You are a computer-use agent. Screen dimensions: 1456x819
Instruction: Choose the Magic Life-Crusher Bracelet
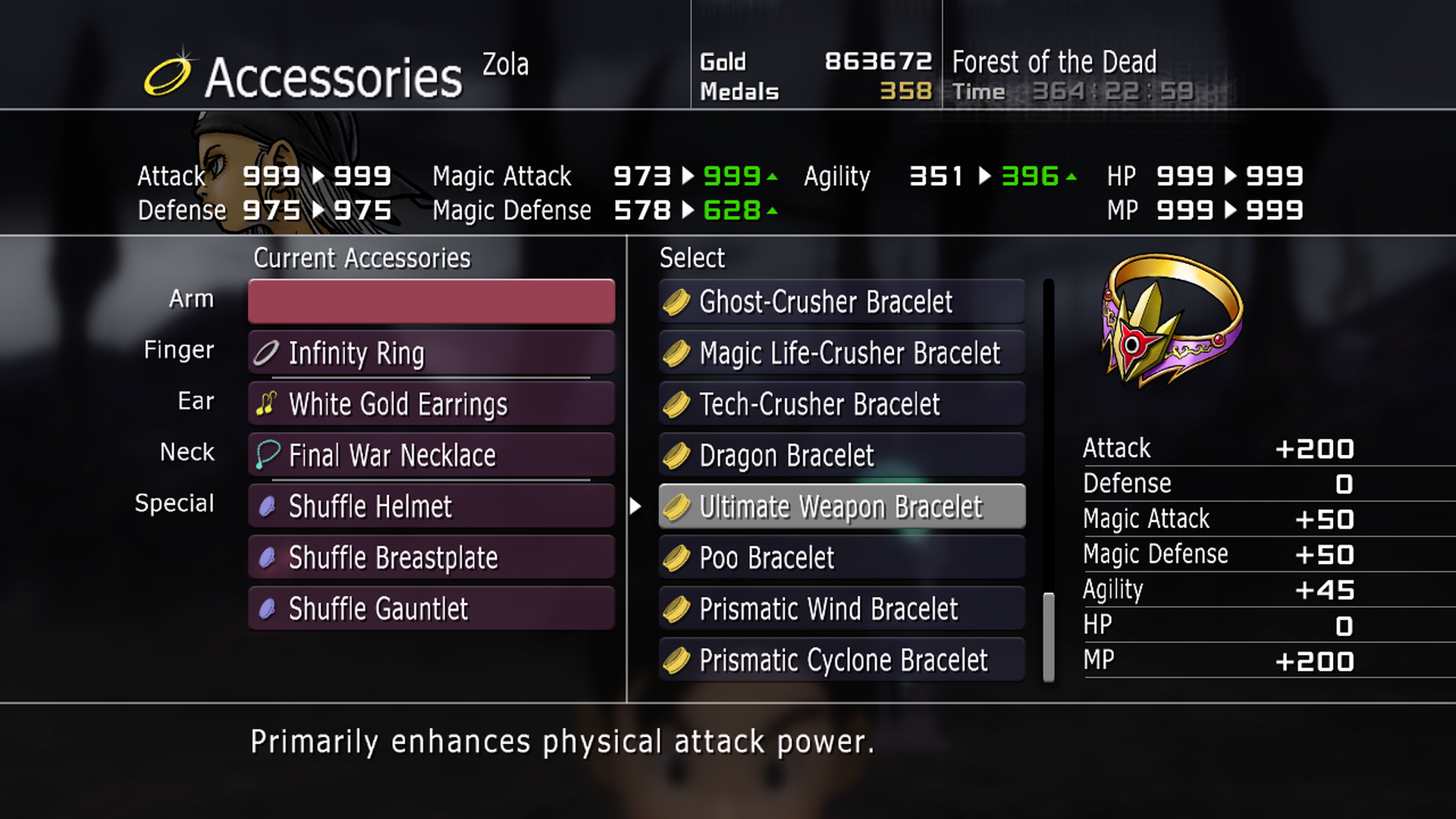[842, 353]
